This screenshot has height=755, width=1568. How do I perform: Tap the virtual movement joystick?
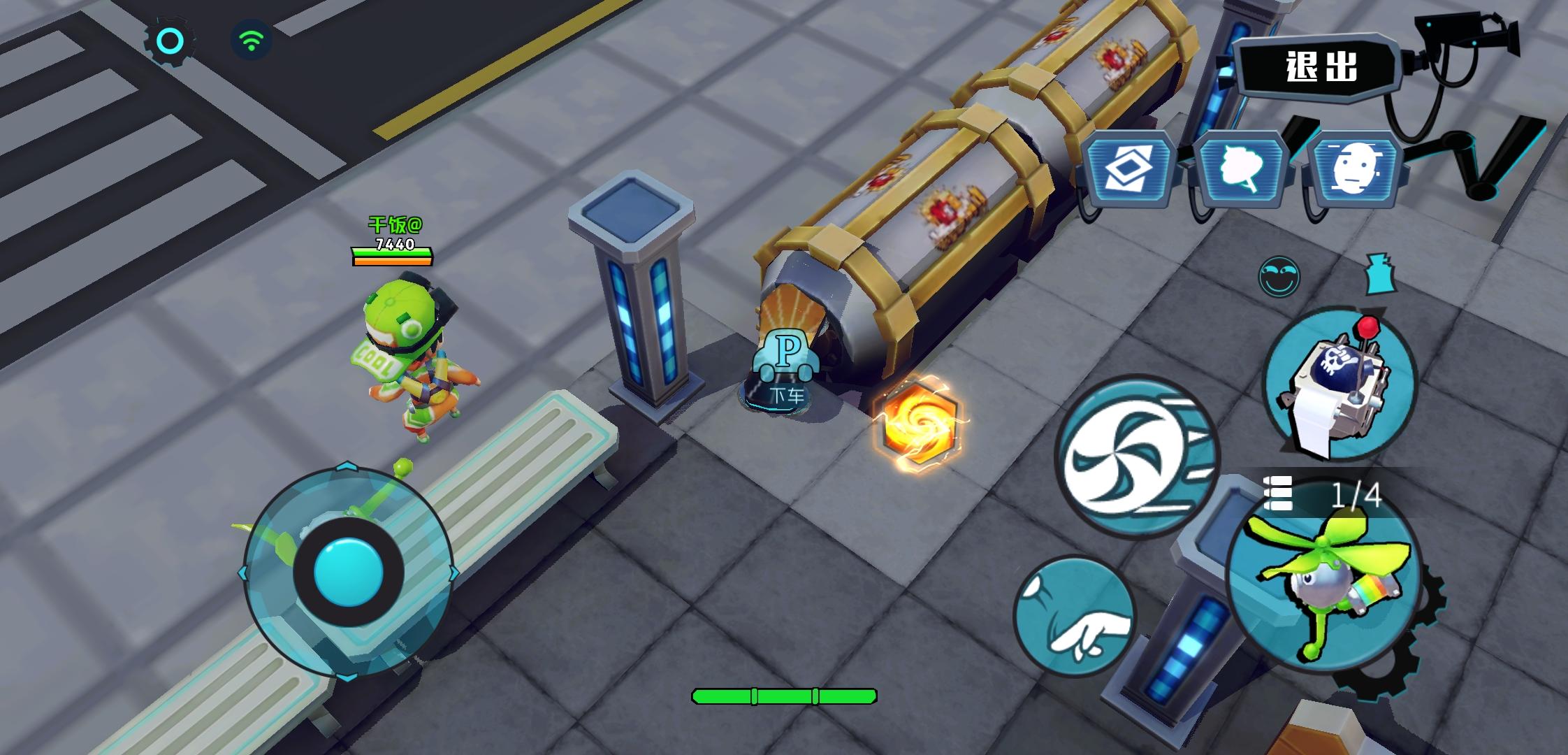coord(346,573)
